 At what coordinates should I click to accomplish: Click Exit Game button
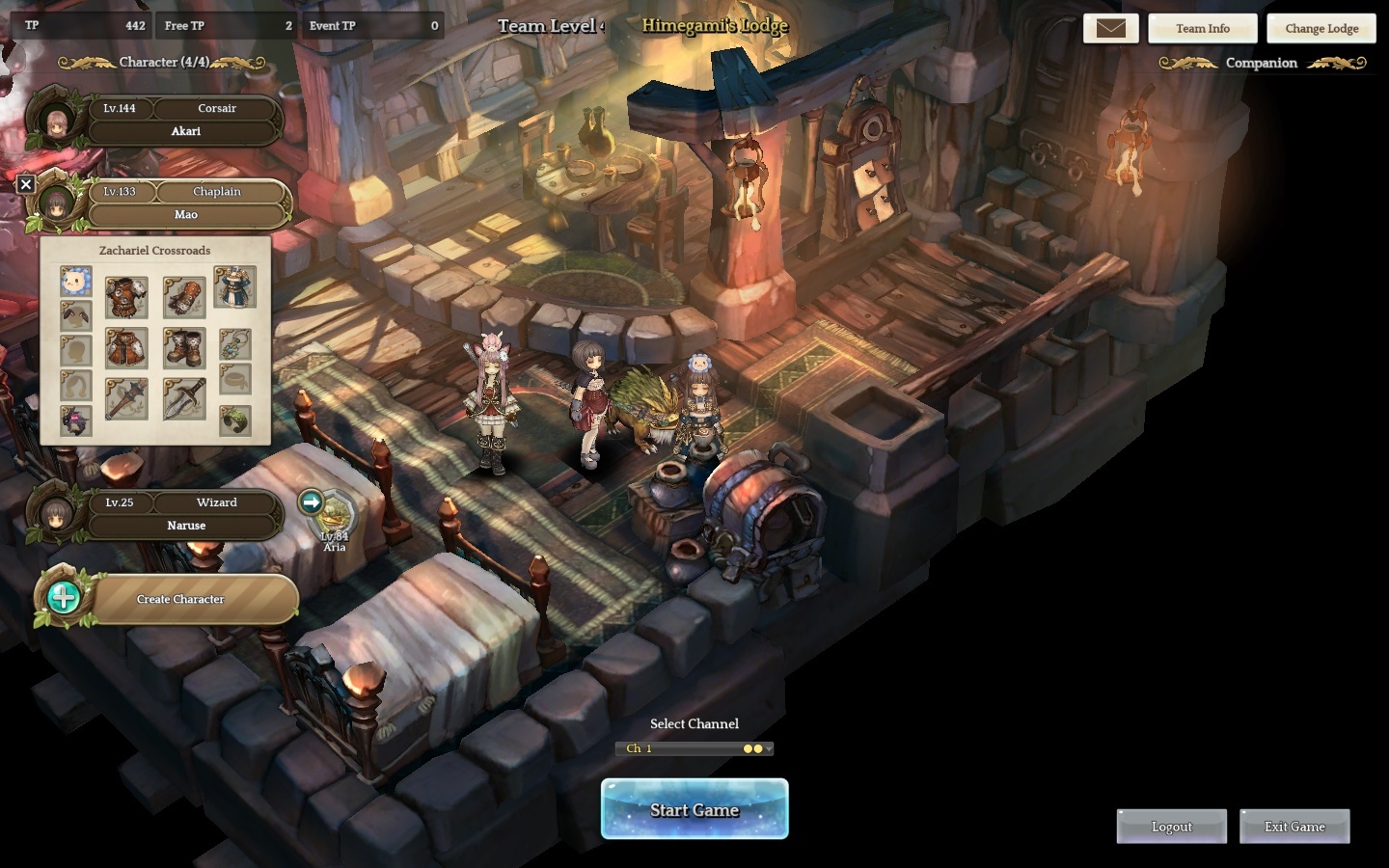pos(1294,827)
